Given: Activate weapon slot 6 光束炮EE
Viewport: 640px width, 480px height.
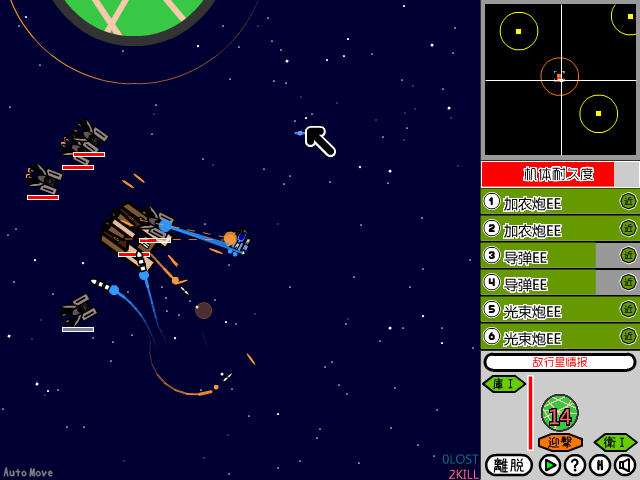Looking at the screenshot, I should click(545, 337).
